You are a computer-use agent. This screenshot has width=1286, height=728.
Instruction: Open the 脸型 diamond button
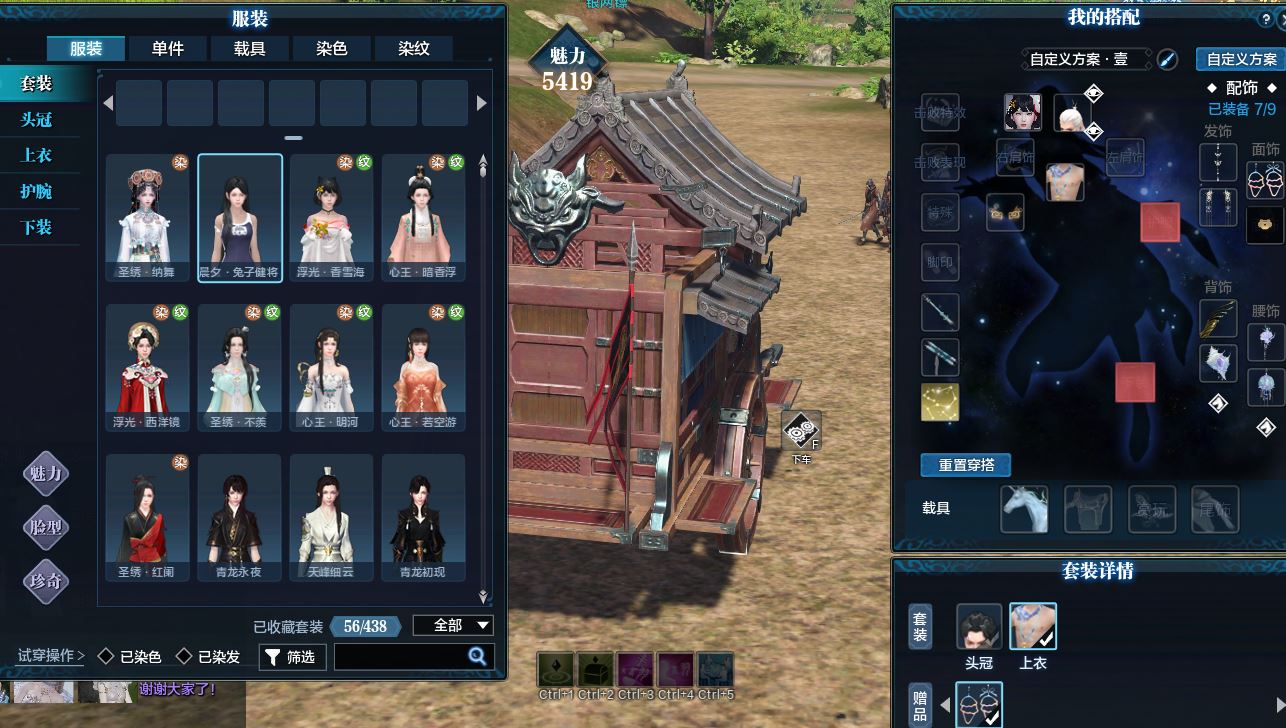tap(46, 527)
